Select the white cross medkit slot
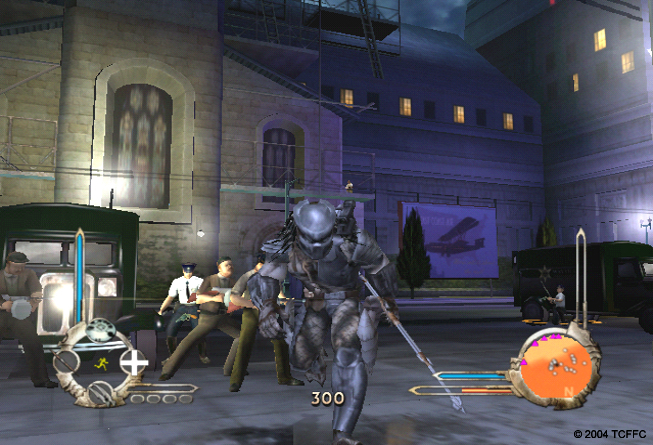653x445 pixels. (x=134, y=362)
